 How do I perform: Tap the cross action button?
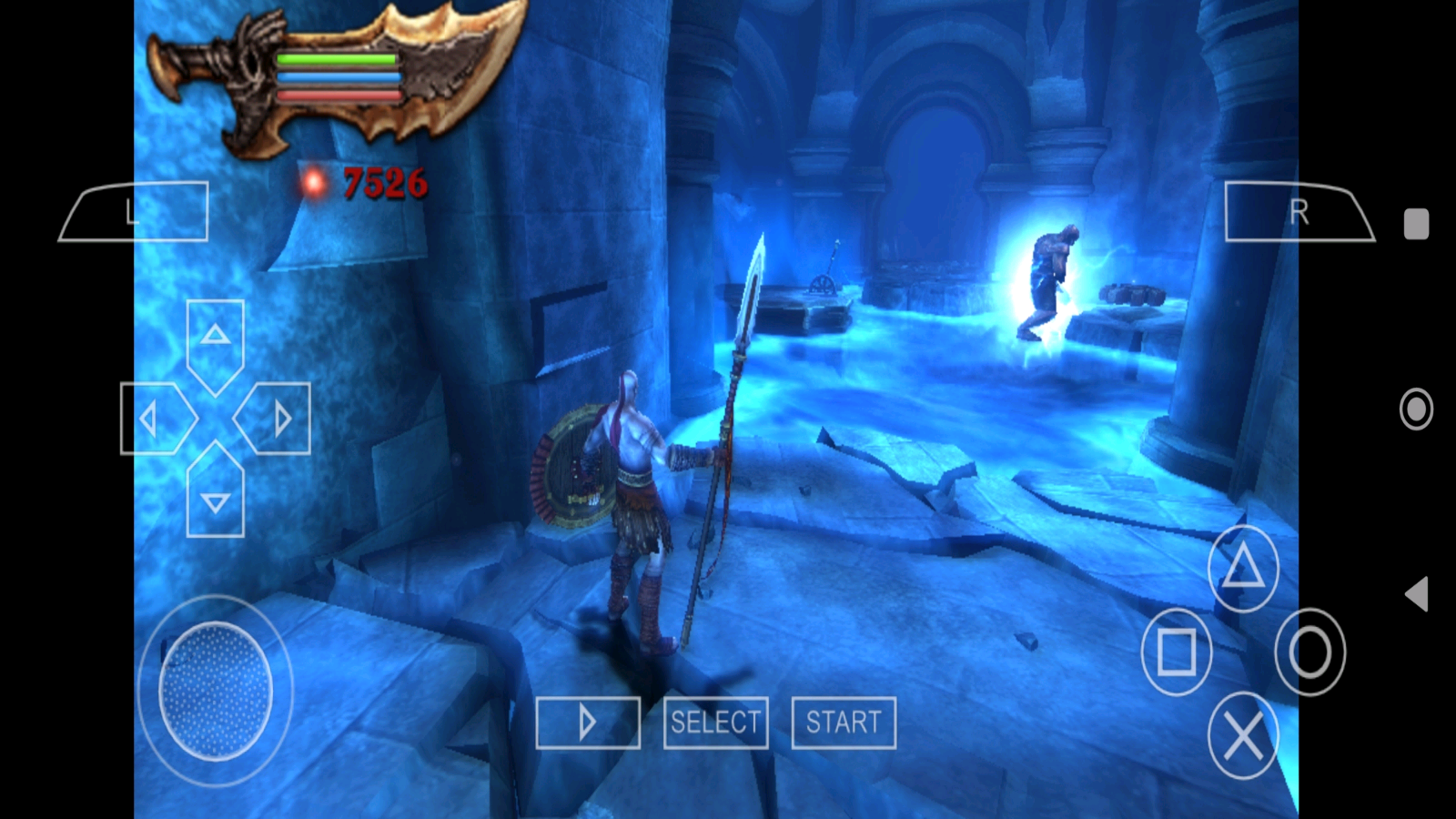(1243, 735)
